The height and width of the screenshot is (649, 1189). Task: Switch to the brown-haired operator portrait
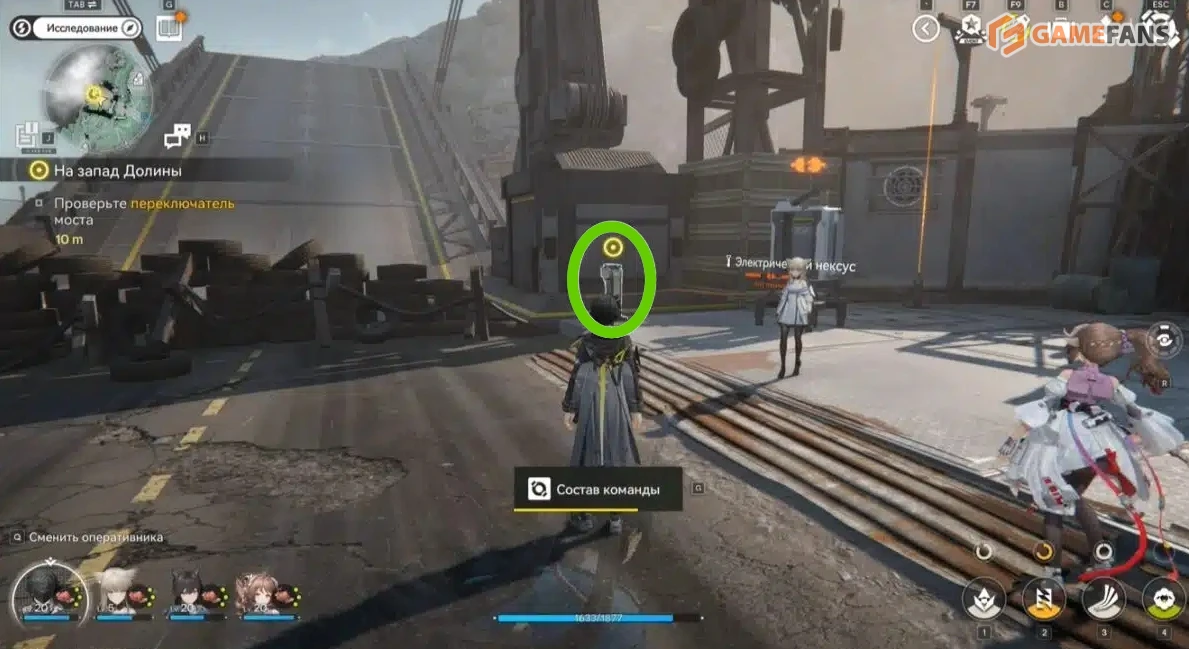pos(255,594)
